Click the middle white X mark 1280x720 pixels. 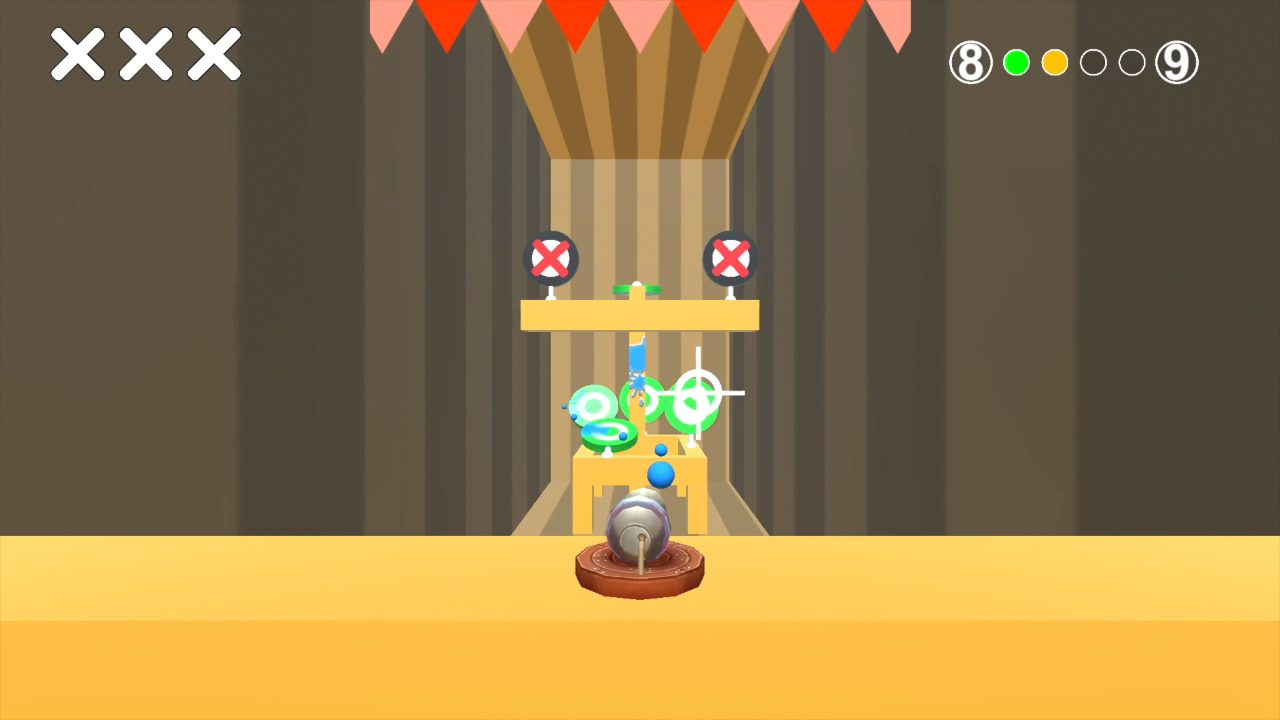[146, 54]
